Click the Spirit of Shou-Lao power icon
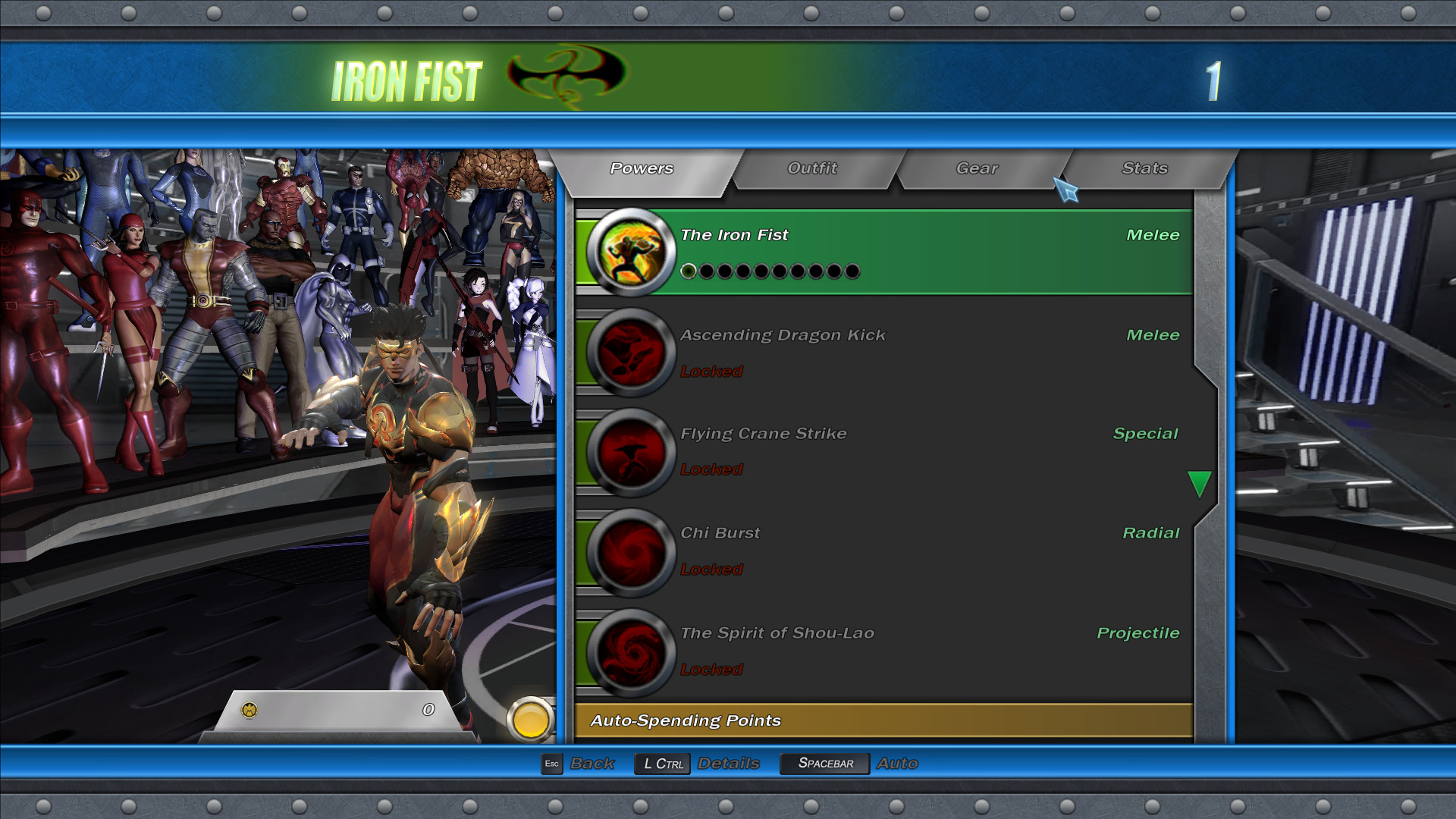Viewport: 1456px width, 819px height. [x=631, y=652]
